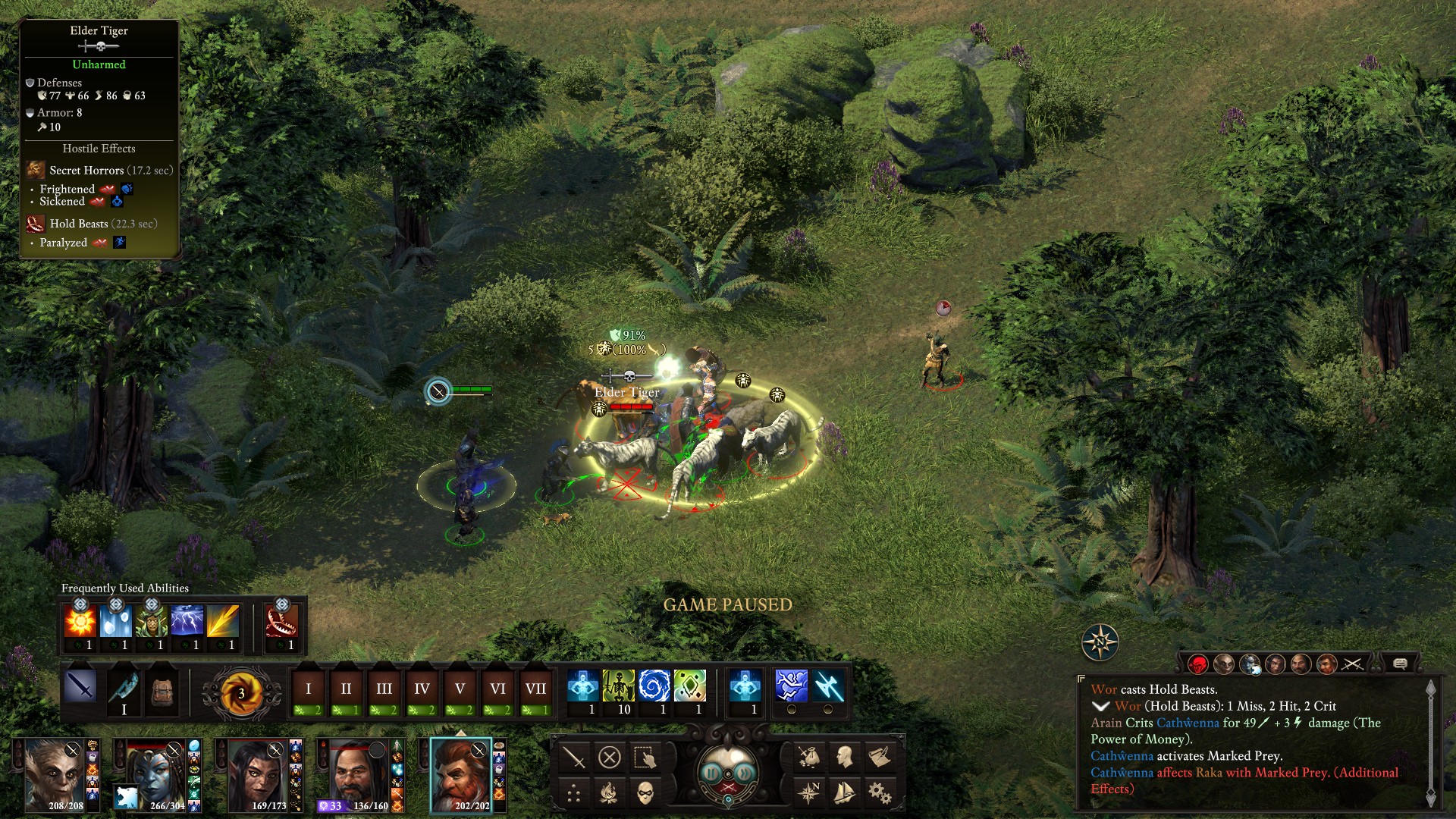The width and height of the screenshot is (1456, 819).
Task: Activate the skeleton summon ability icon
Action: click(618, 686)
